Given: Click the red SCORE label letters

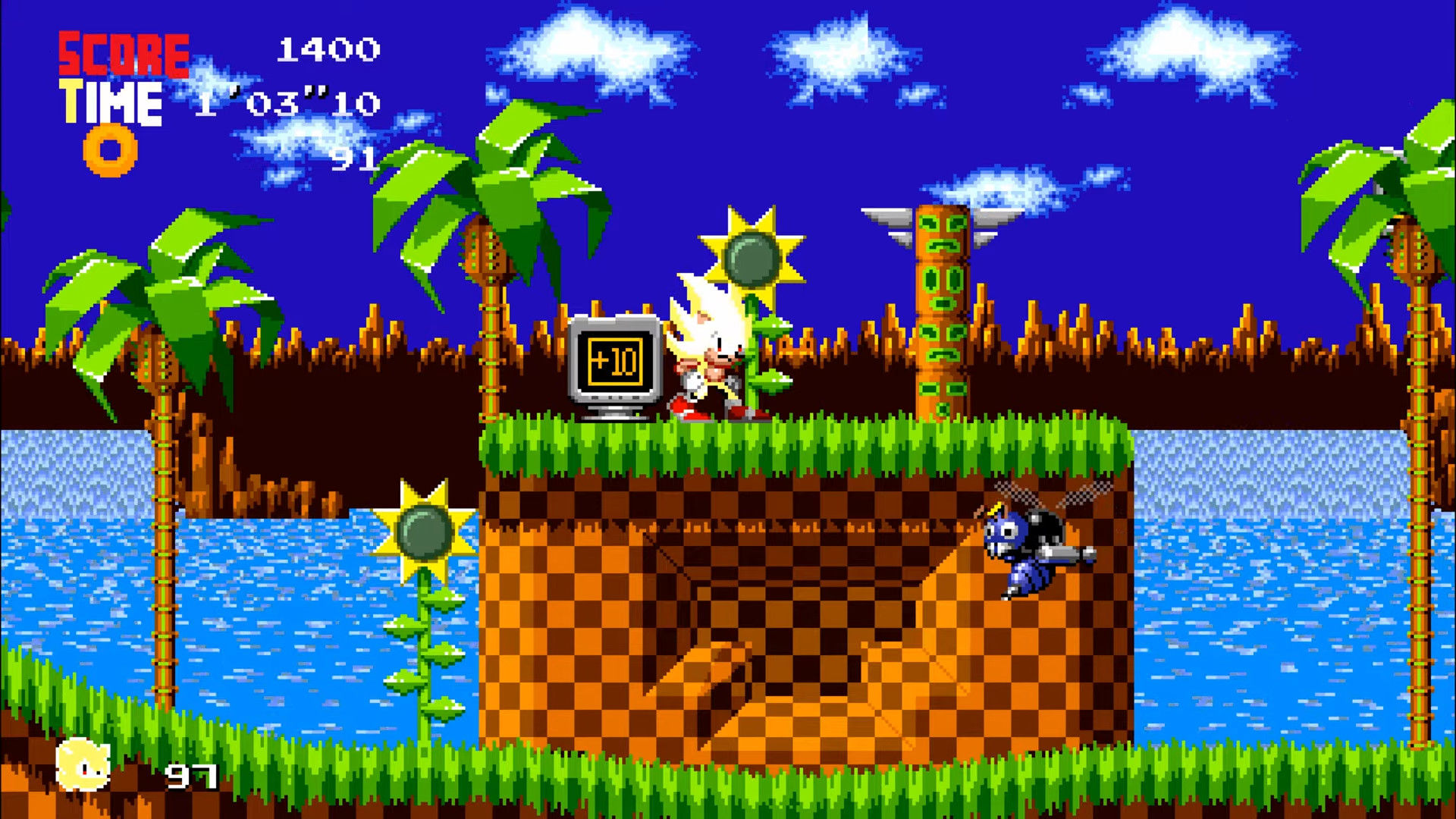Looking at the screenshot, I should pos(124,53).
